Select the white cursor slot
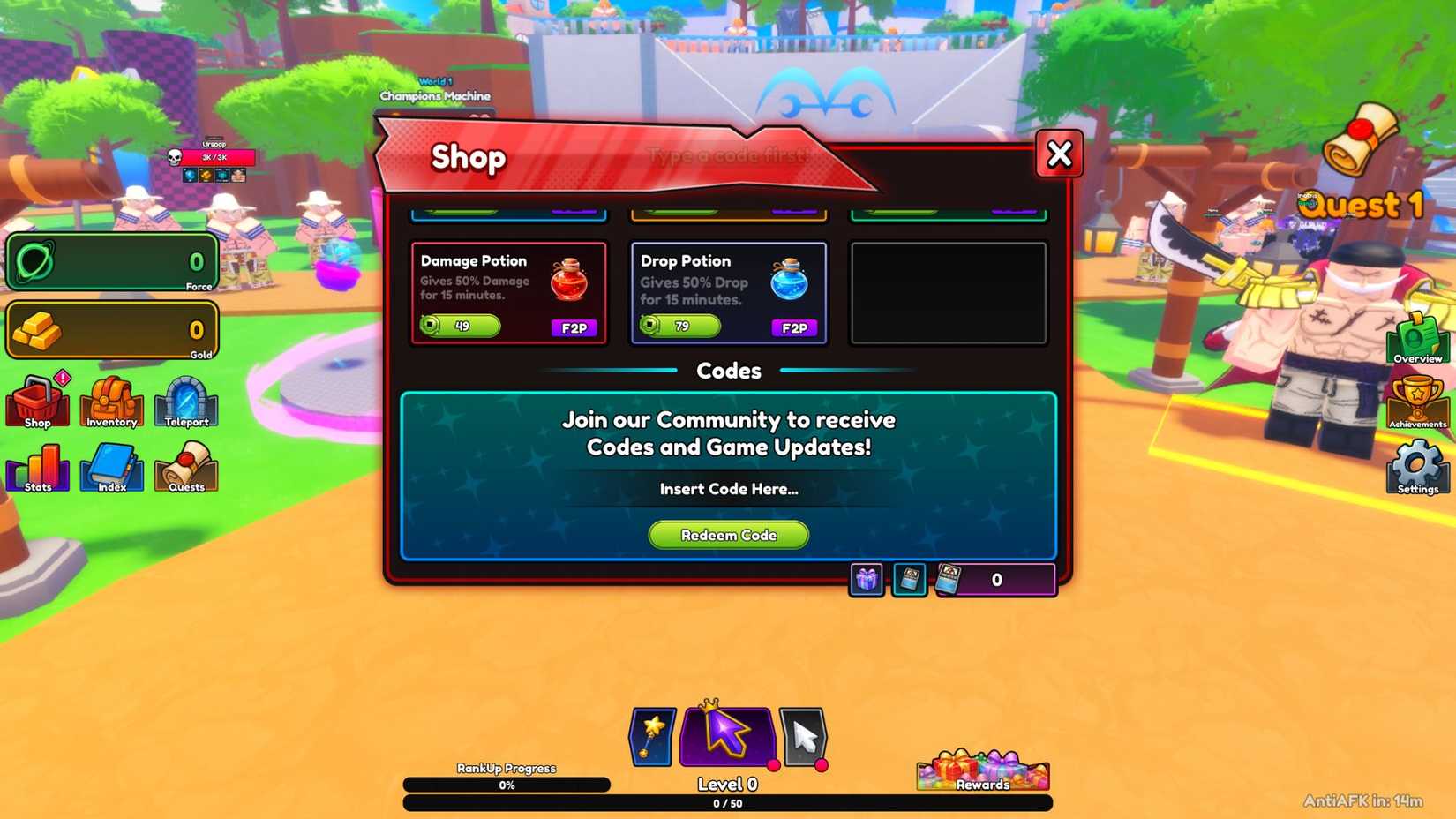The width and height of the screenshot is (1456, 819). [x=803, y=735]
